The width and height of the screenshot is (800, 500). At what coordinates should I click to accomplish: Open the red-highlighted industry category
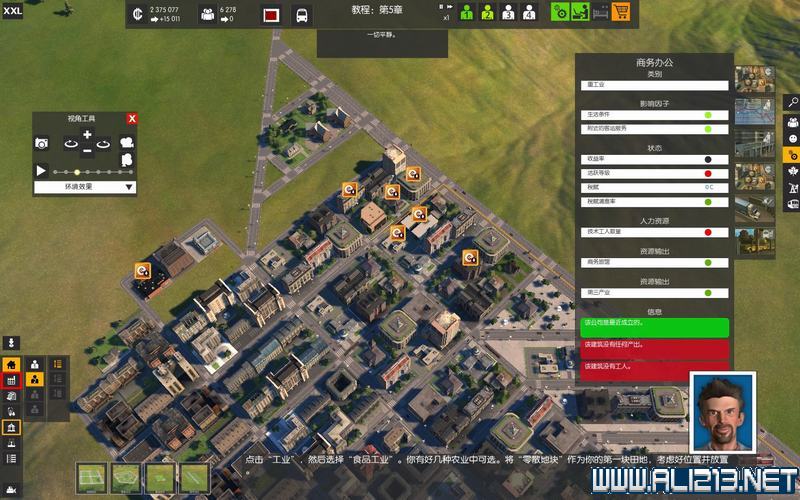[x=12, y=381]
